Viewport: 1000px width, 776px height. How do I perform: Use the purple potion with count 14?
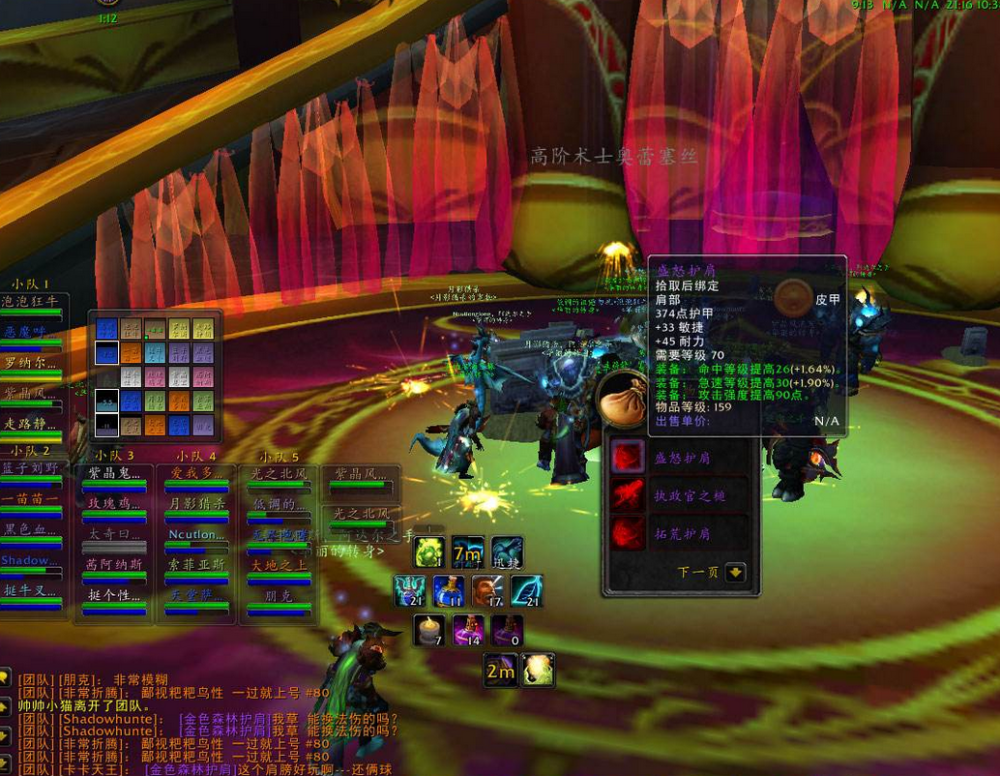pos(468,630)
